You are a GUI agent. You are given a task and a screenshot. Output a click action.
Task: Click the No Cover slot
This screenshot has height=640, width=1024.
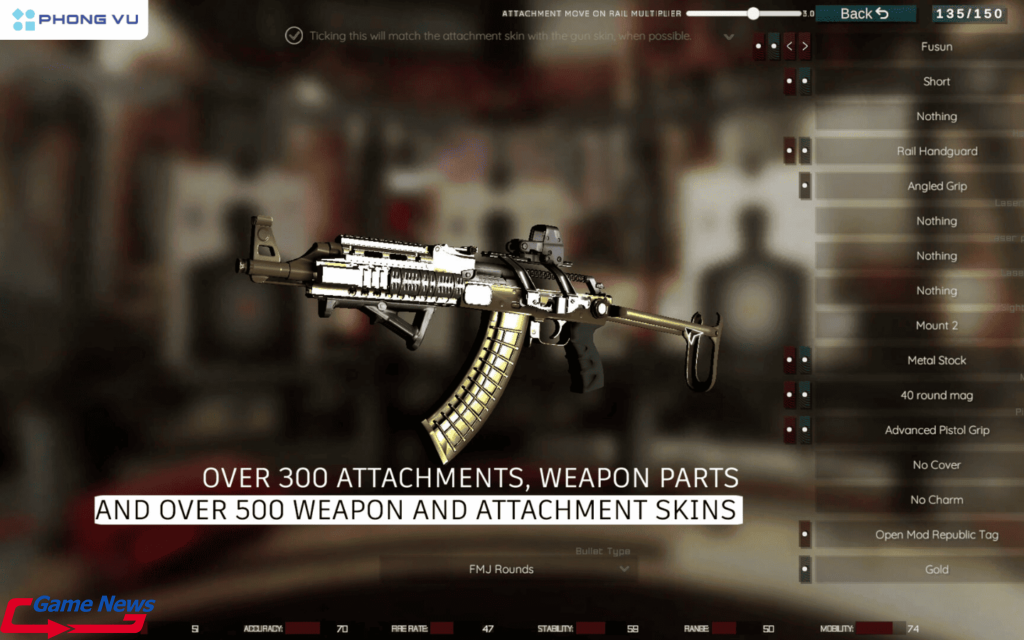point(936,465)
